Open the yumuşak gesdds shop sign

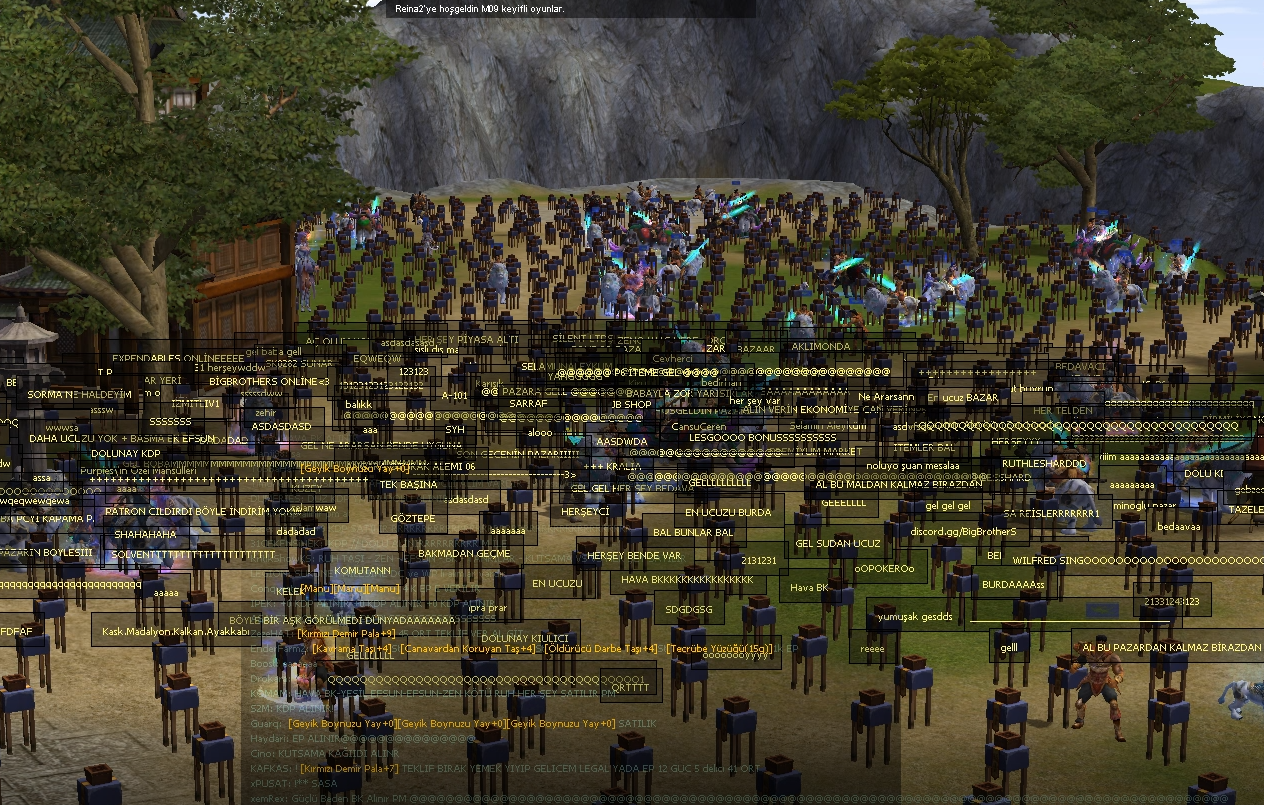pos(917,616)
